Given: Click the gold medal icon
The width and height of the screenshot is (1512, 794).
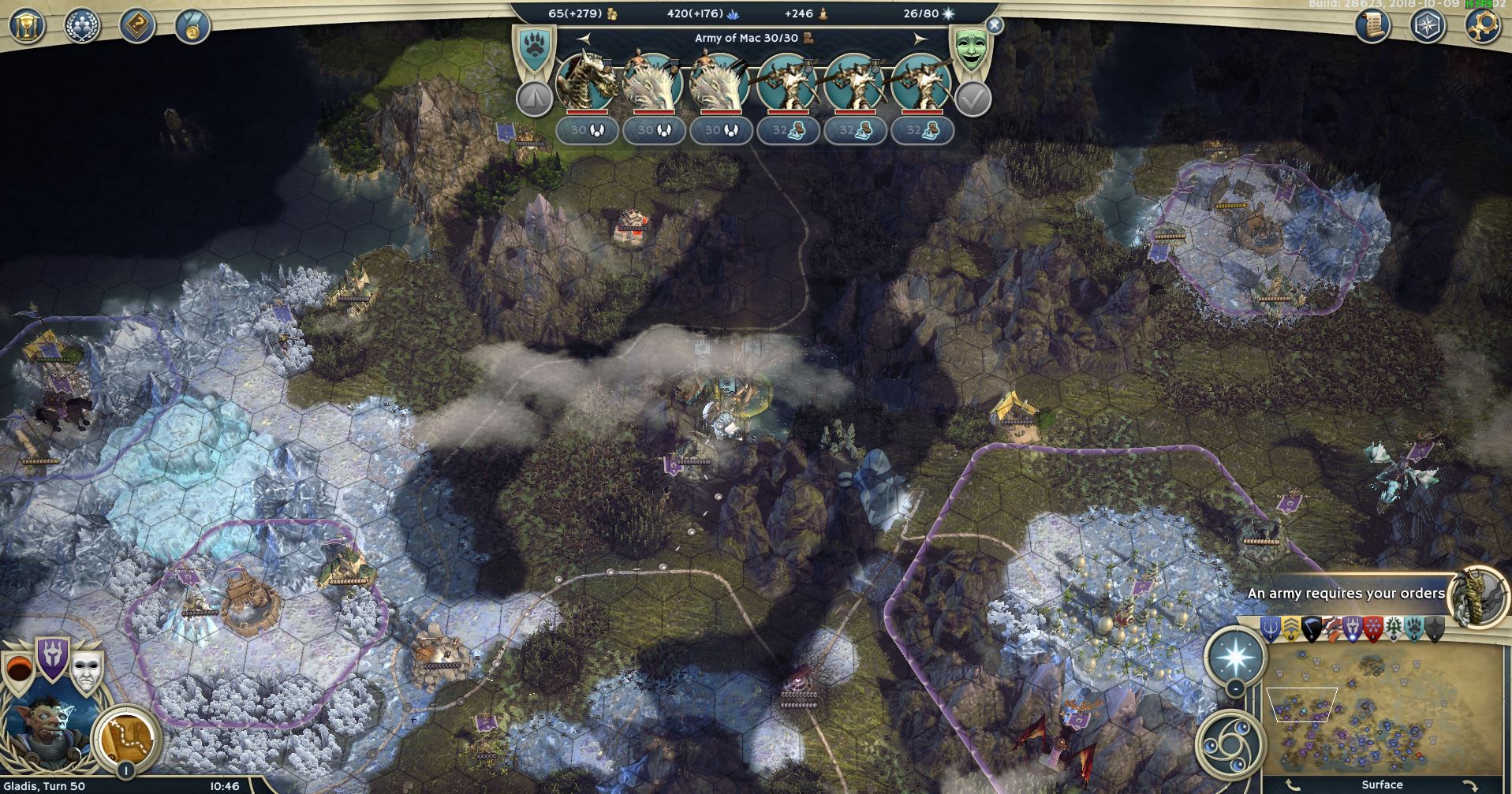Looking at the screenshot, I should click(192, 26).
